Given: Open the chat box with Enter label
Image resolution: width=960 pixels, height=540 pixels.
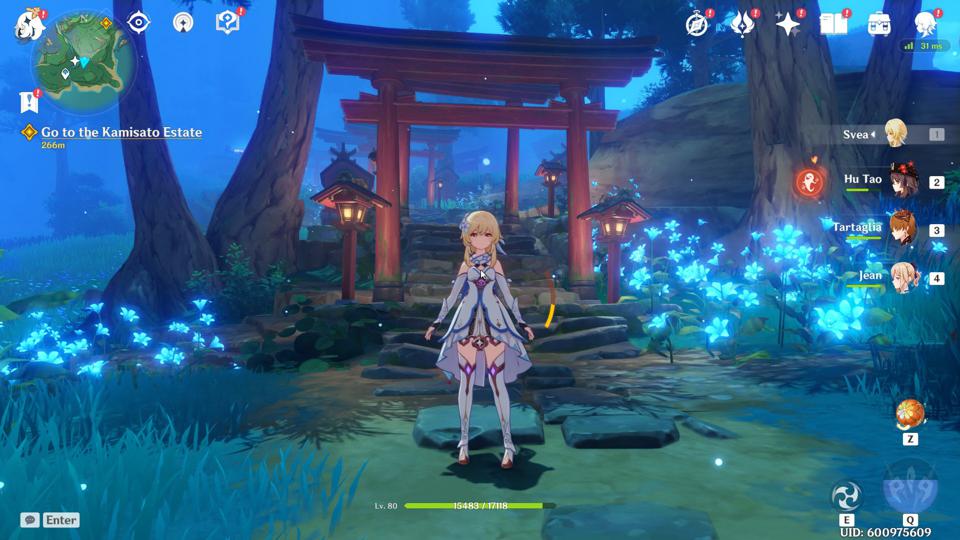Looking at the screenshot, I should pos(50,520).
